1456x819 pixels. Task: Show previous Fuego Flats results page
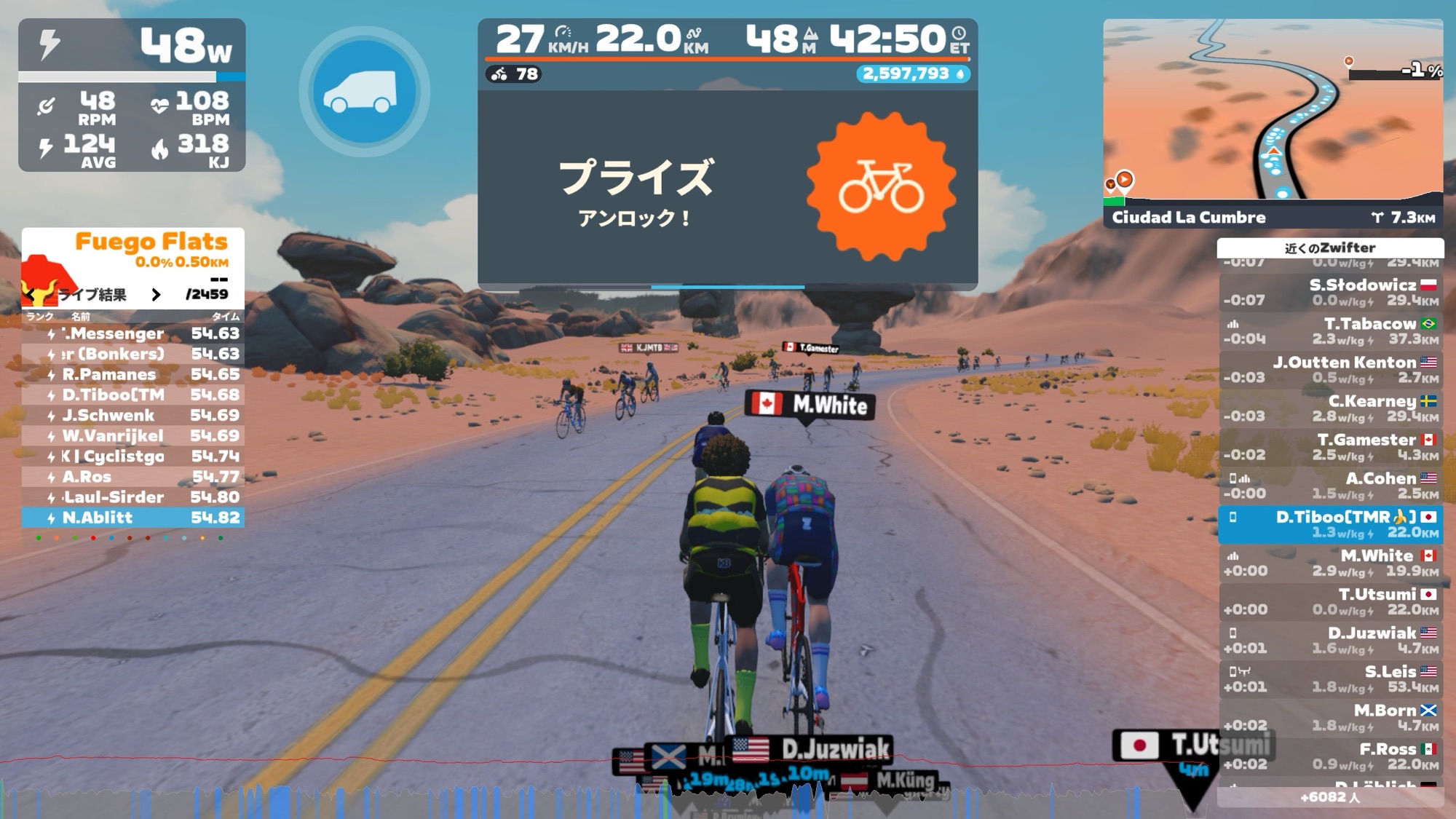tap(31, 294)
